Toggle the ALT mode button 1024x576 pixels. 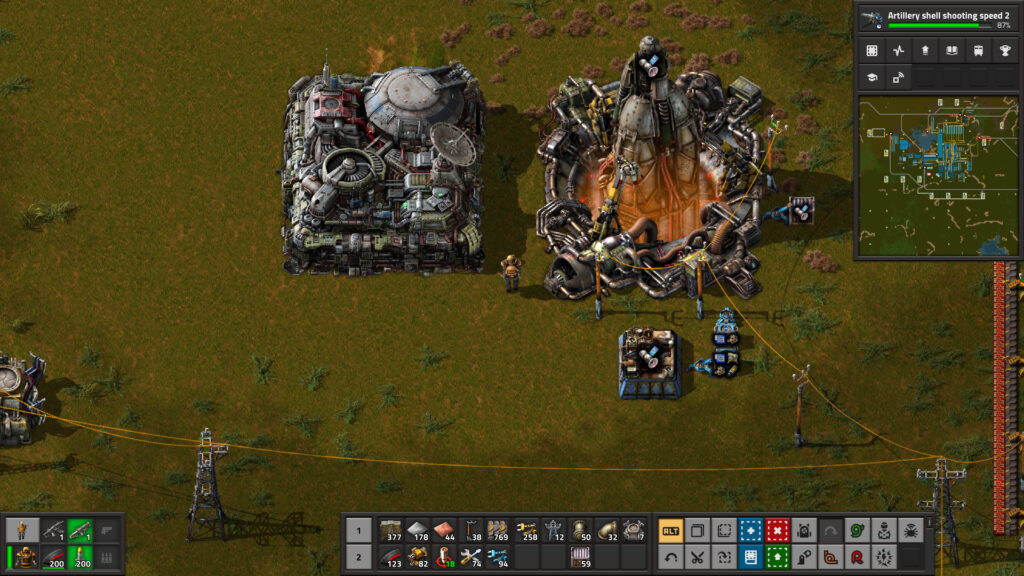coord(671,530)
